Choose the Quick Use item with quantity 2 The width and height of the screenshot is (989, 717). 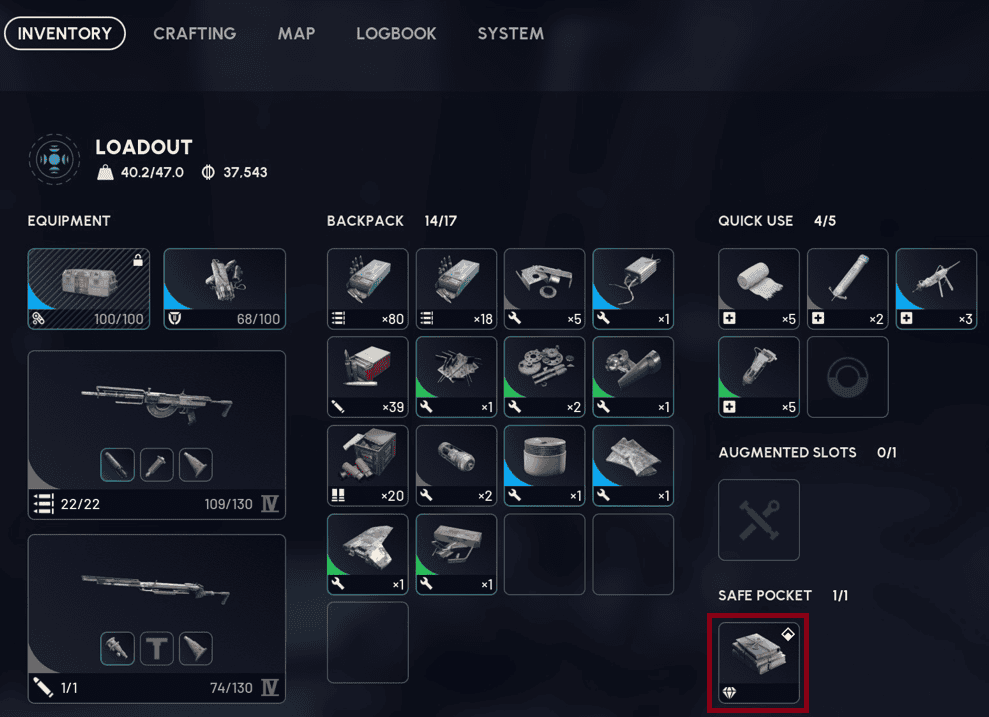click(847, 289)
